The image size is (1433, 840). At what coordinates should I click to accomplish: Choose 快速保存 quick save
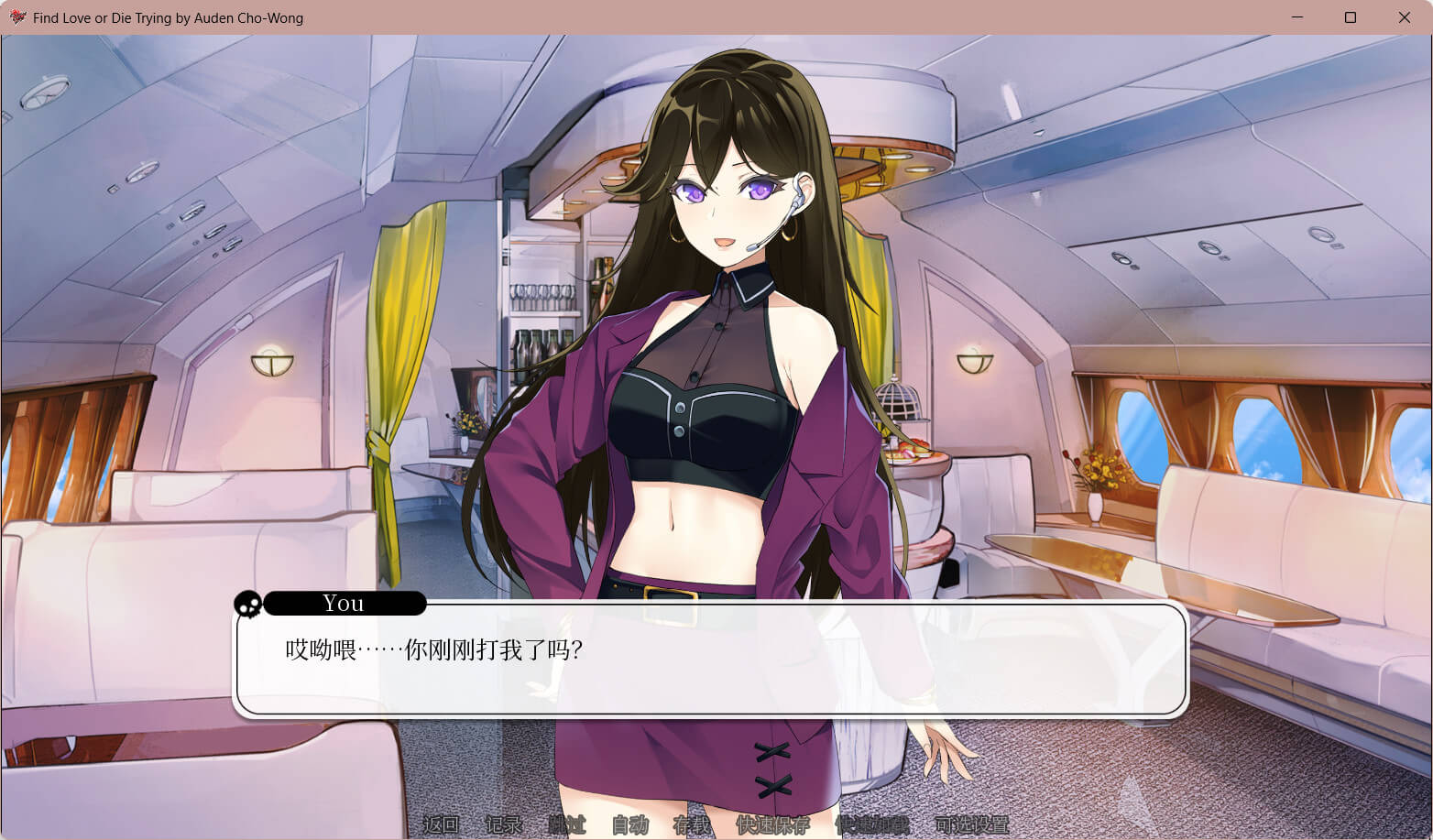click(772, 825)
